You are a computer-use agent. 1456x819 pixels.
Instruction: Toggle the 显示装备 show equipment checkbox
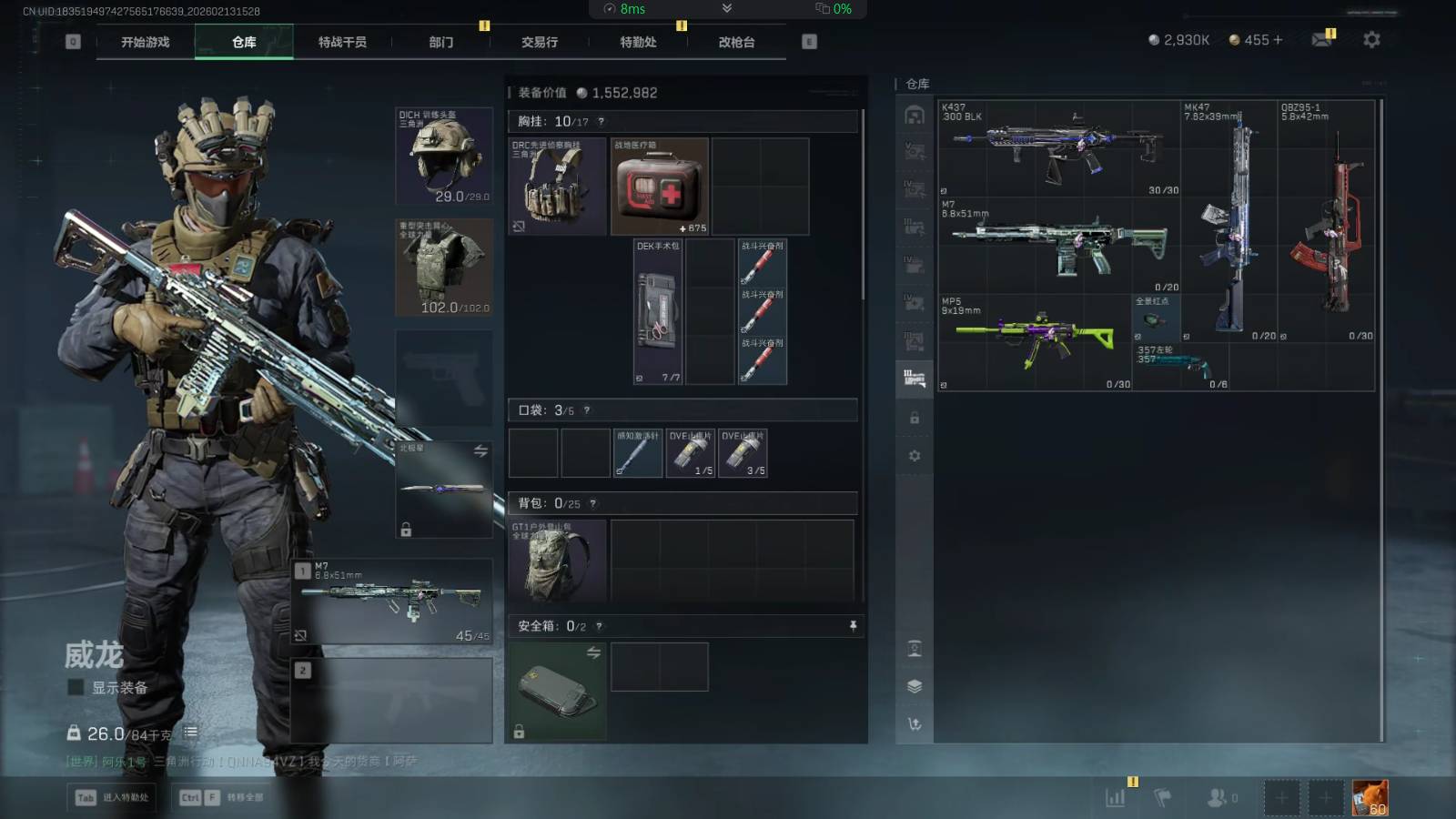76,688
